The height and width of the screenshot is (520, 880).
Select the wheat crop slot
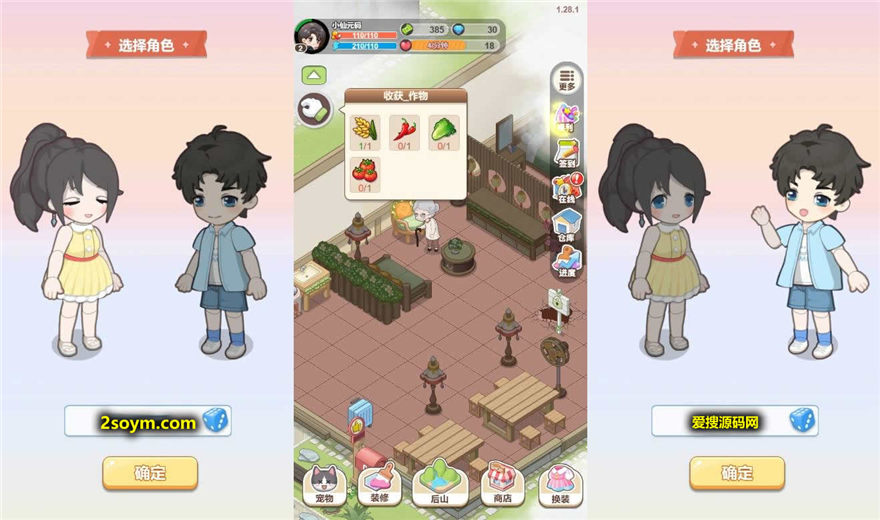tap(364, 132)
